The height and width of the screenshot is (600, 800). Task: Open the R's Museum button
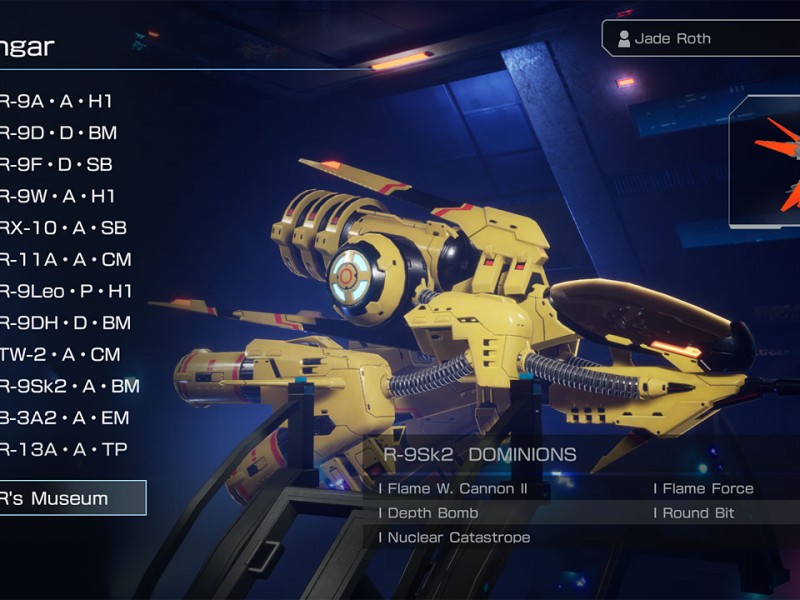tap(72, 498)
